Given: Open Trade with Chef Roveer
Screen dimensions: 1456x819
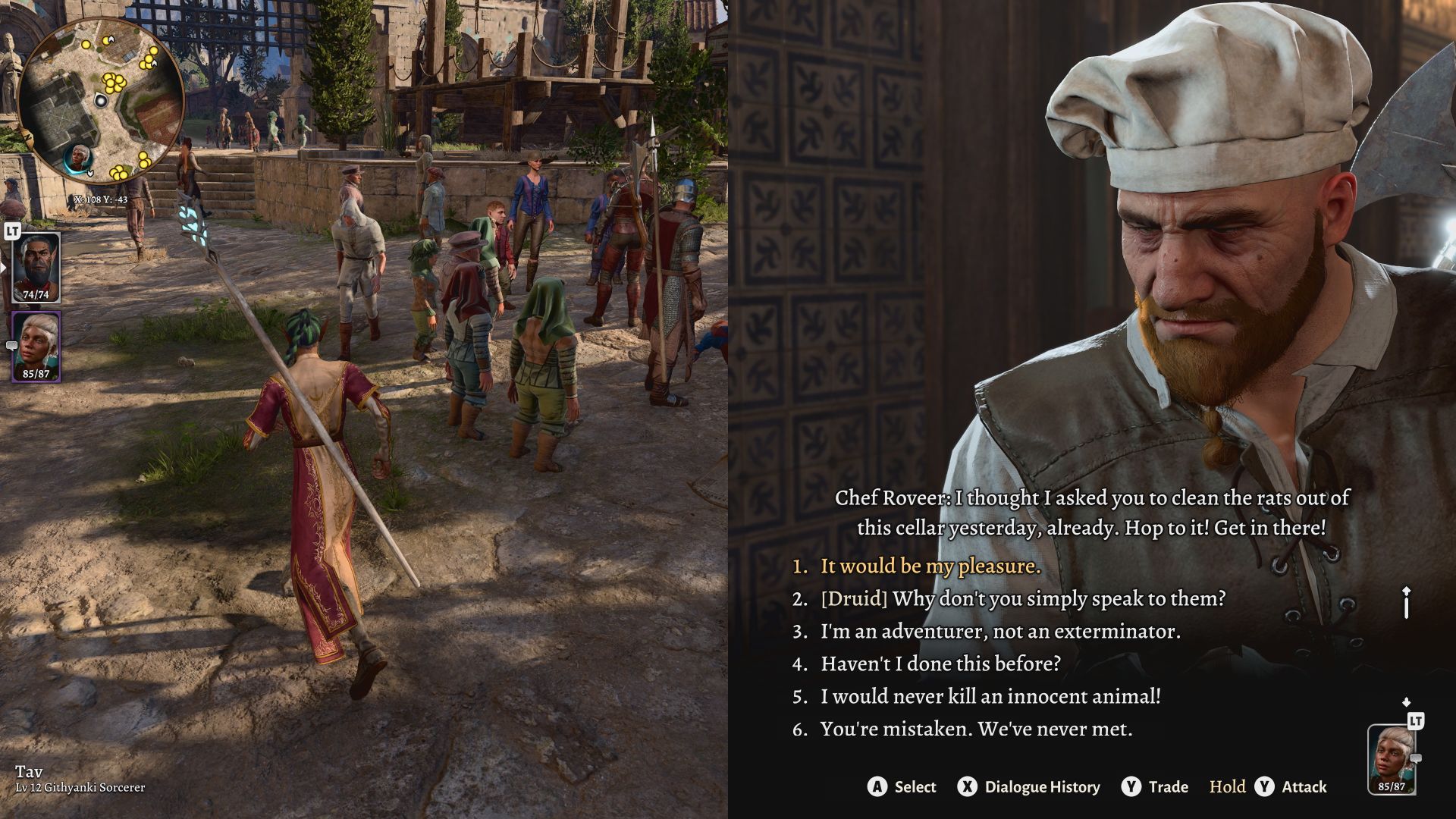Looking at the screenshot, I should 1167,787.
